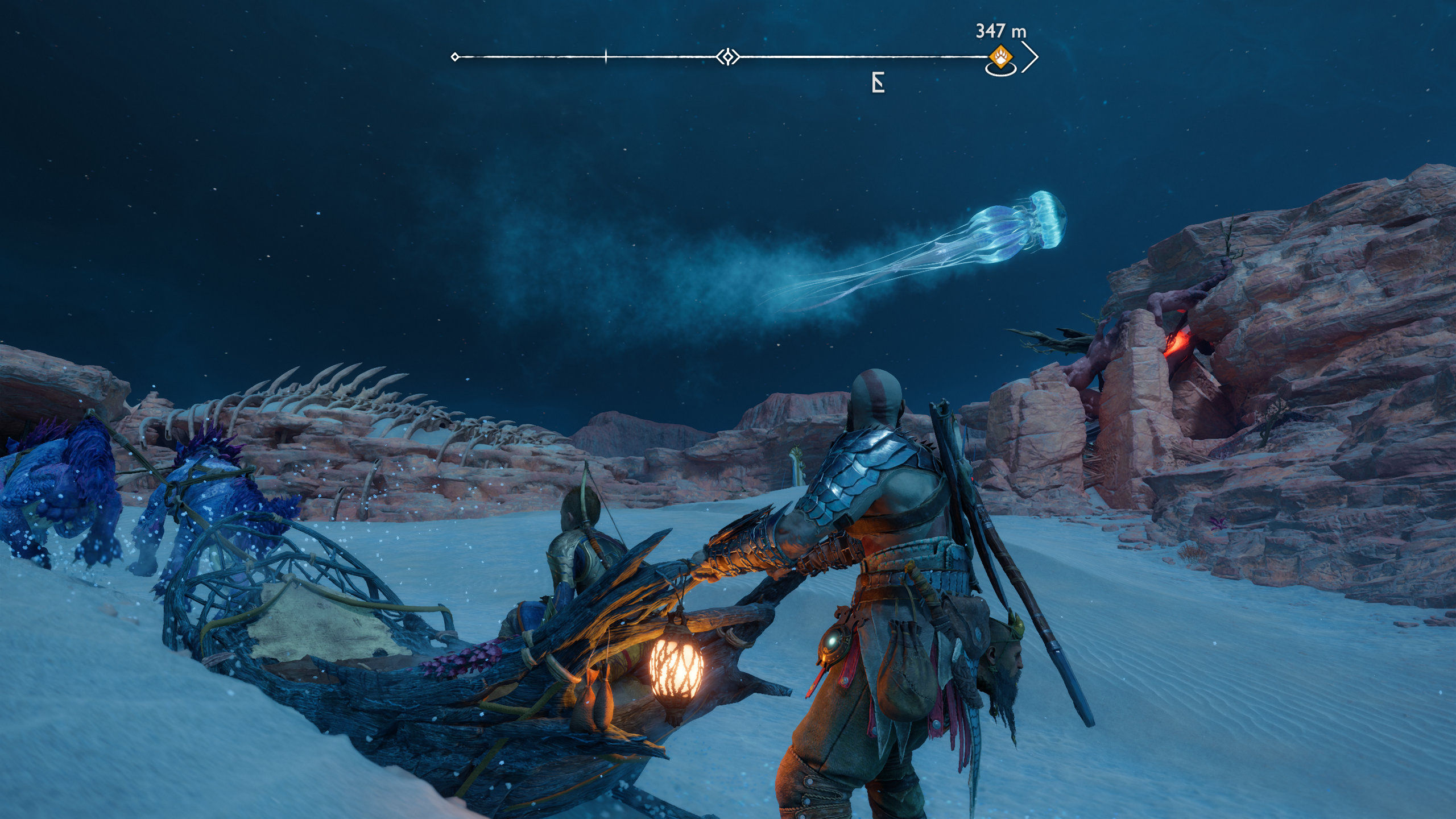1456x819 pixels.
Task: Select the East direction marker on compass
Action: tap(878, 83)
